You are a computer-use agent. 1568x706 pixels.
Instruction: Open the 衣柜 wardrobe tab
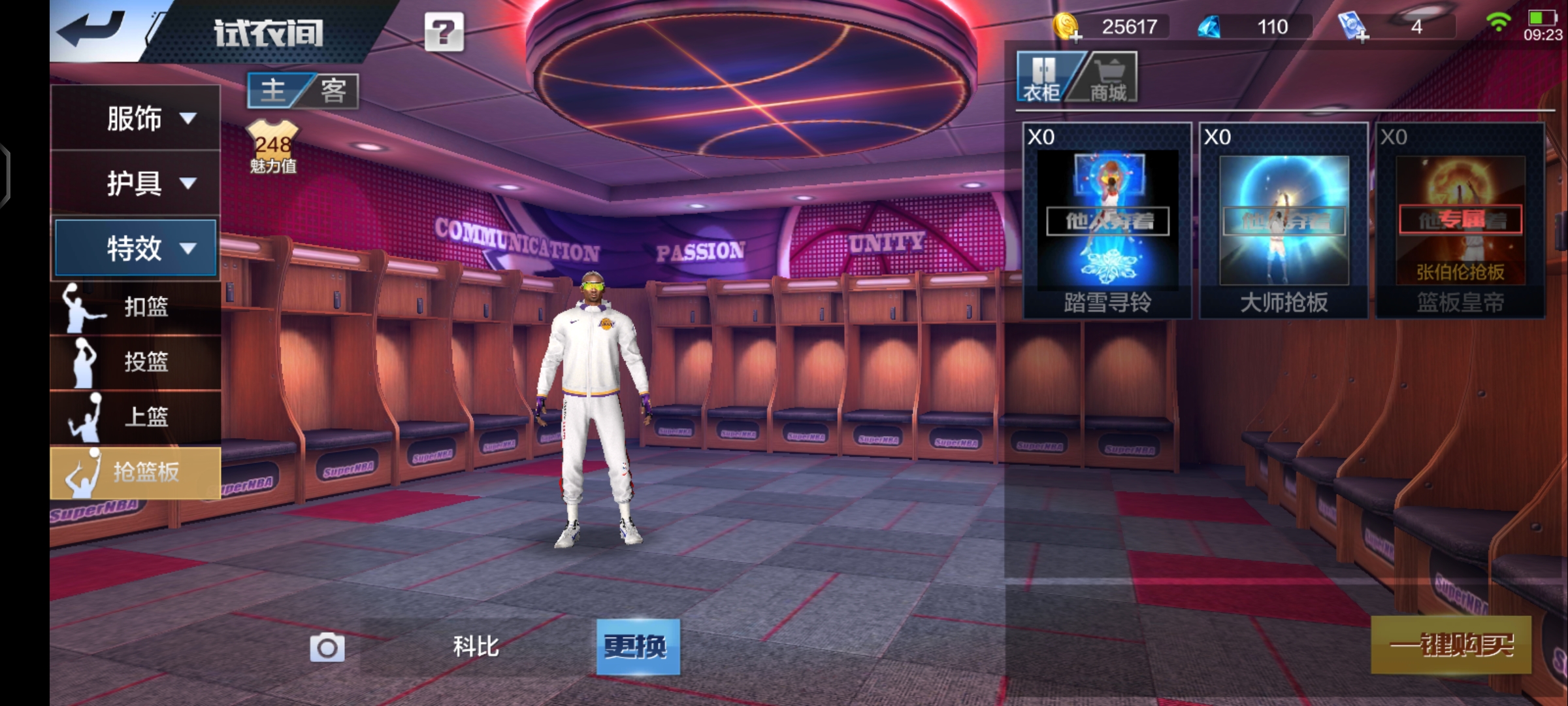[x=1043, y=78]
